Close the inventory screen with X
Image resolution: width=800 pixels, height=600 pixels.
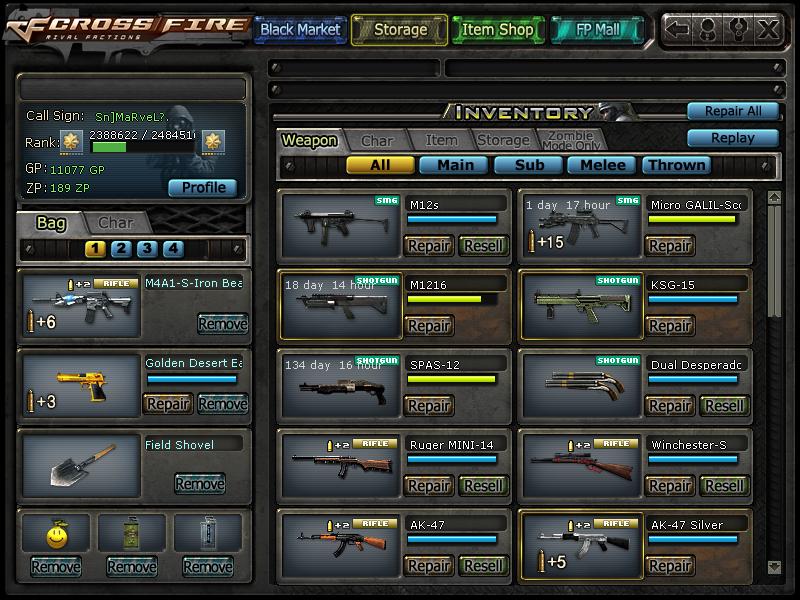coord(768,29)
